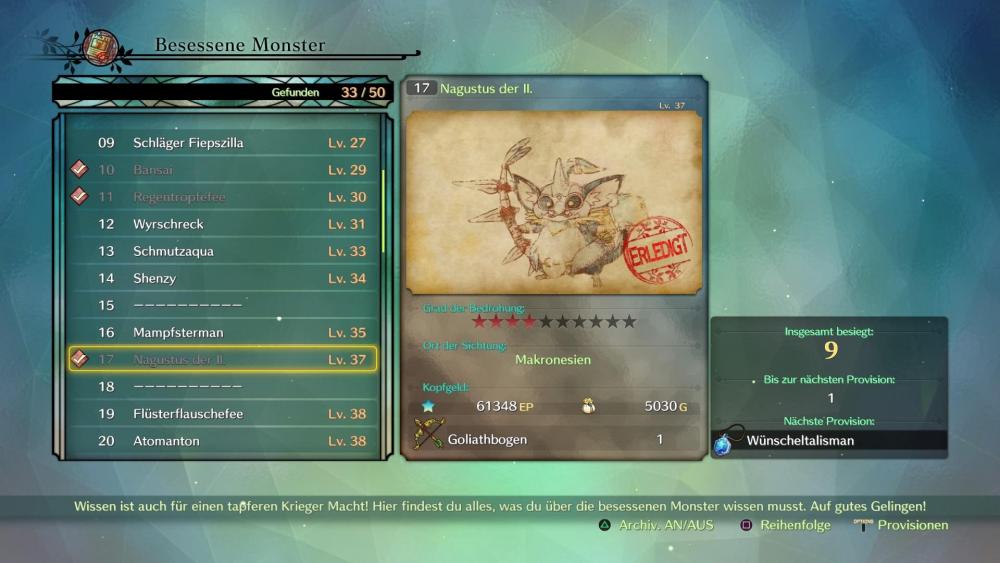Viewport: 1000px width, 563px height.
Task: Select Schläger Fiepszilla in the monster list
Action: pyautogui.click(x=222, y=143)
